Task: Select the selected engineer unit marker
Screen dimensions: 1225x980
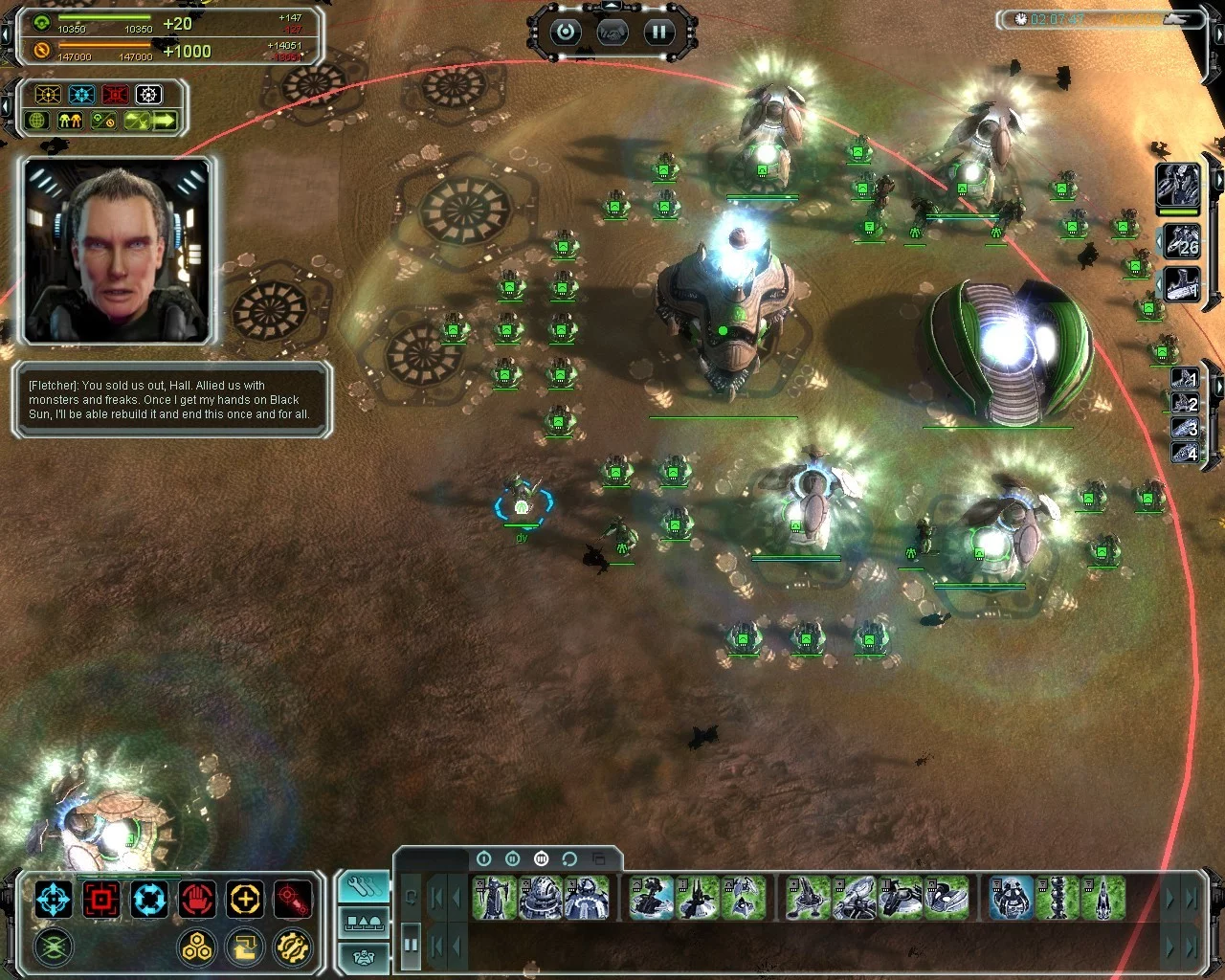Action: [x=523, y=505]
